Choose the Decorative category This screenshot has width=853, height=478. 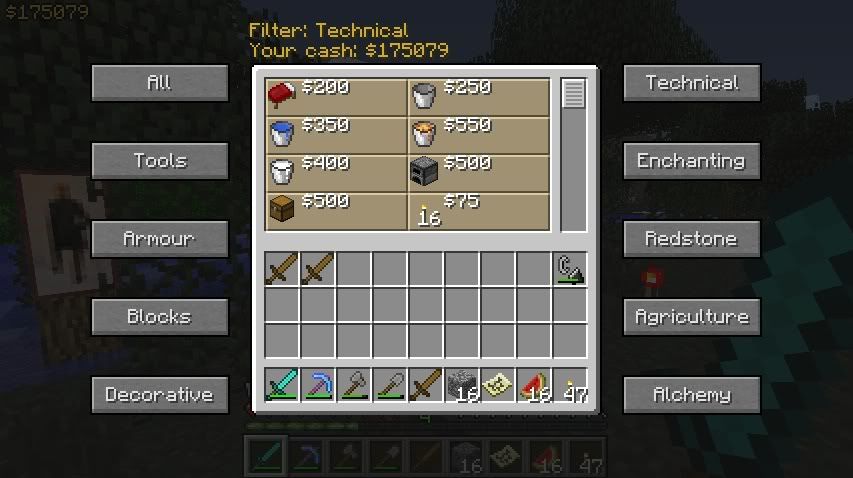pos(159,395)
